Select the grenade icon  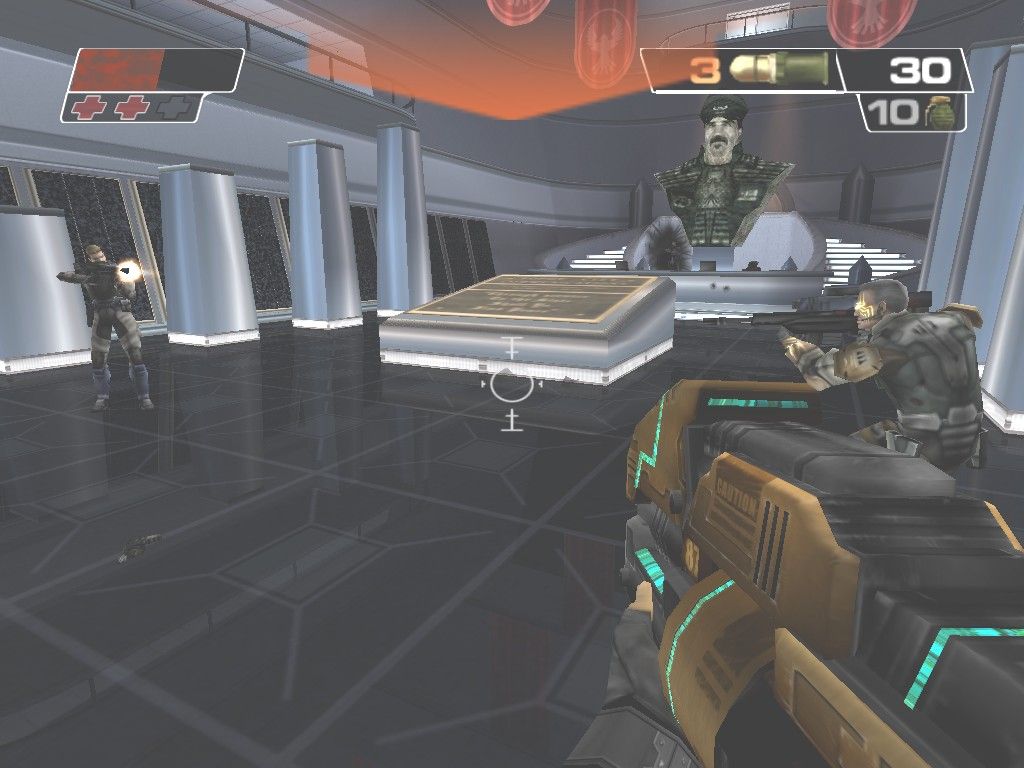pos(941,112)
